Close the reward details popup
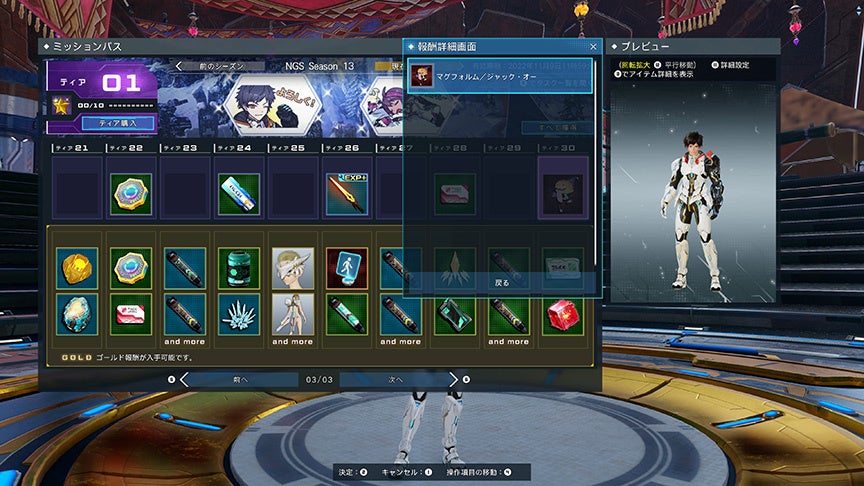 [593, 47]
